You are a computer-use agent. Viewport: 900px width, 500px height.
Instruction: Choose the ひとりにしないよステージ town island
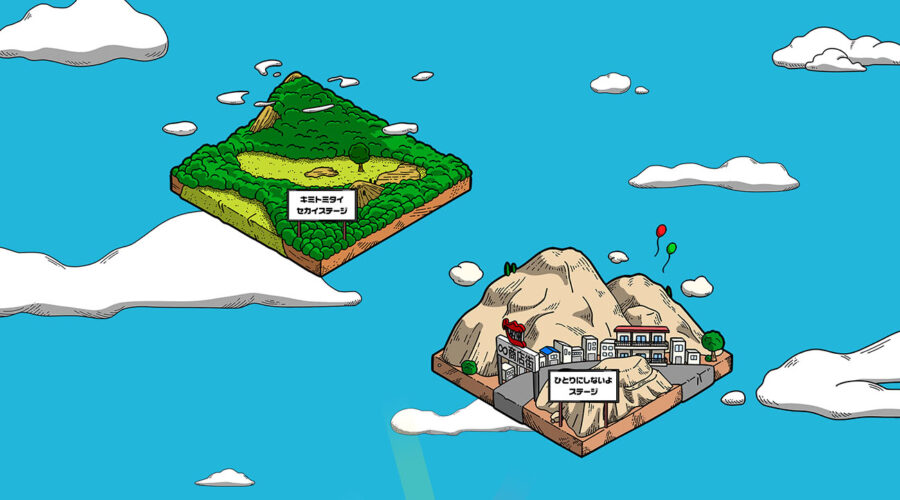585,345
